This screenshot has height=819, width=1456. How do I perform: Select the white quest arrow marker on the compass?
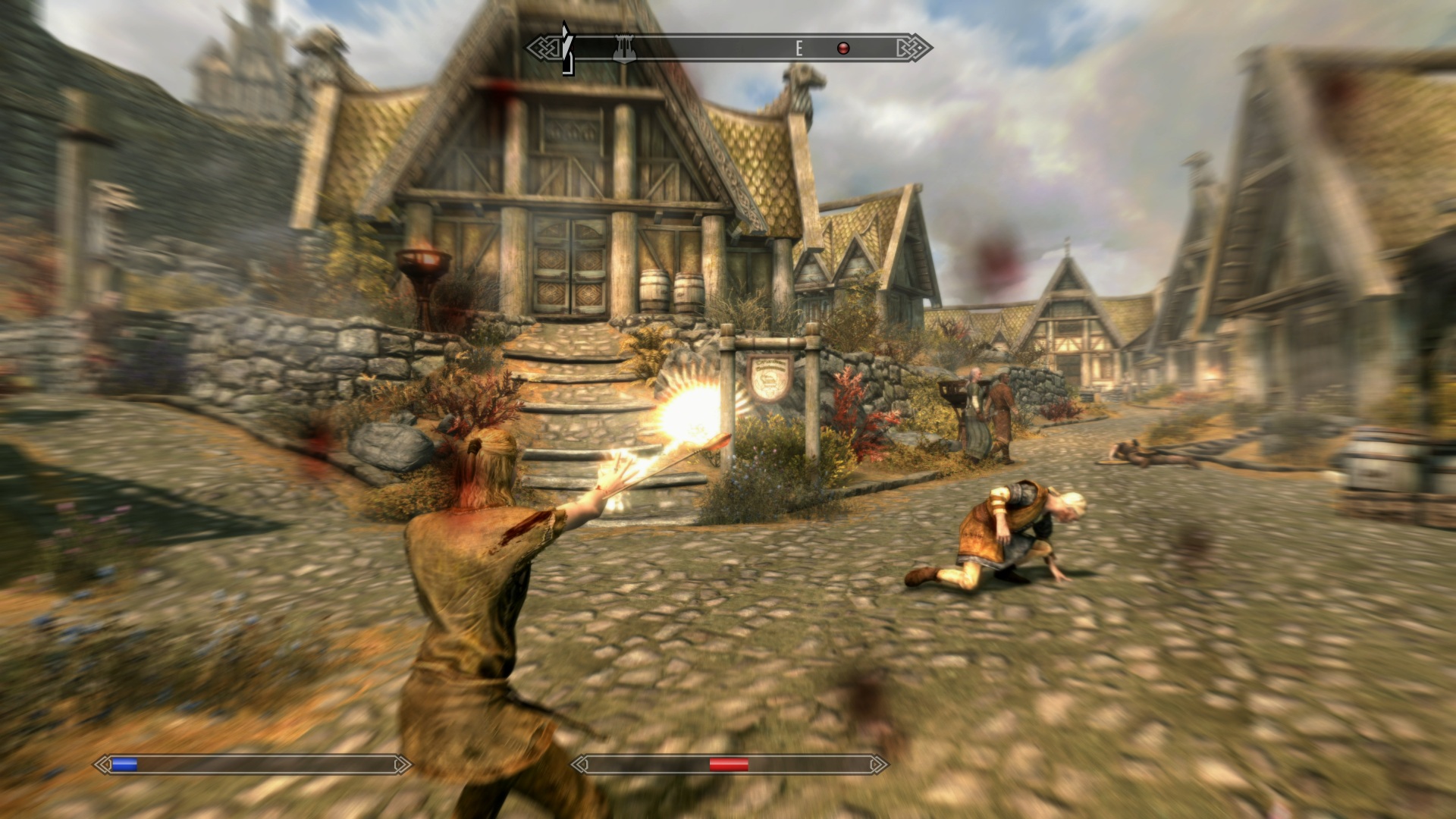pos(566,49)
